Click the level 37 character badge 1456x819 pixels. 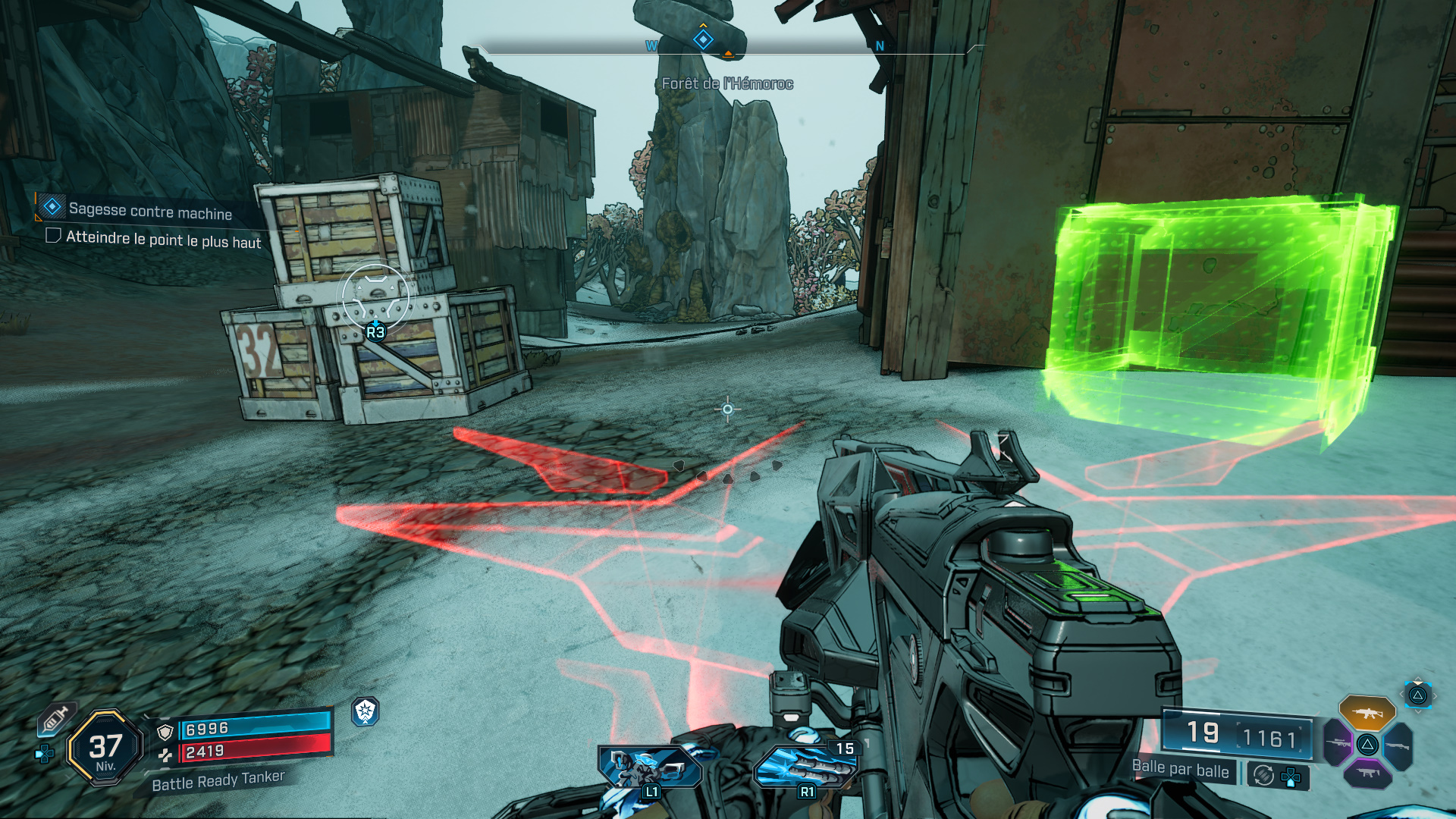click(x=105, y=748)
